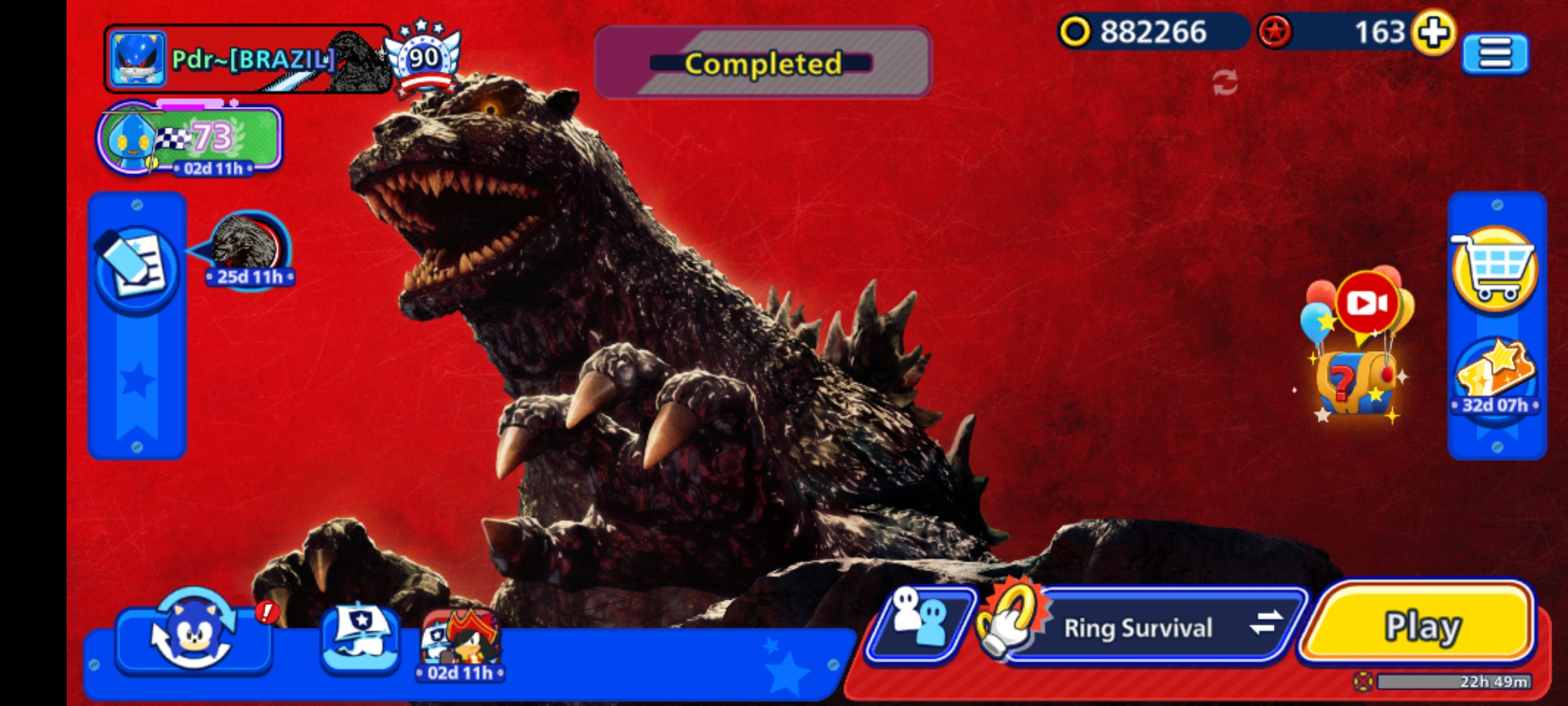Open the level 90 badge

point(423,59)
